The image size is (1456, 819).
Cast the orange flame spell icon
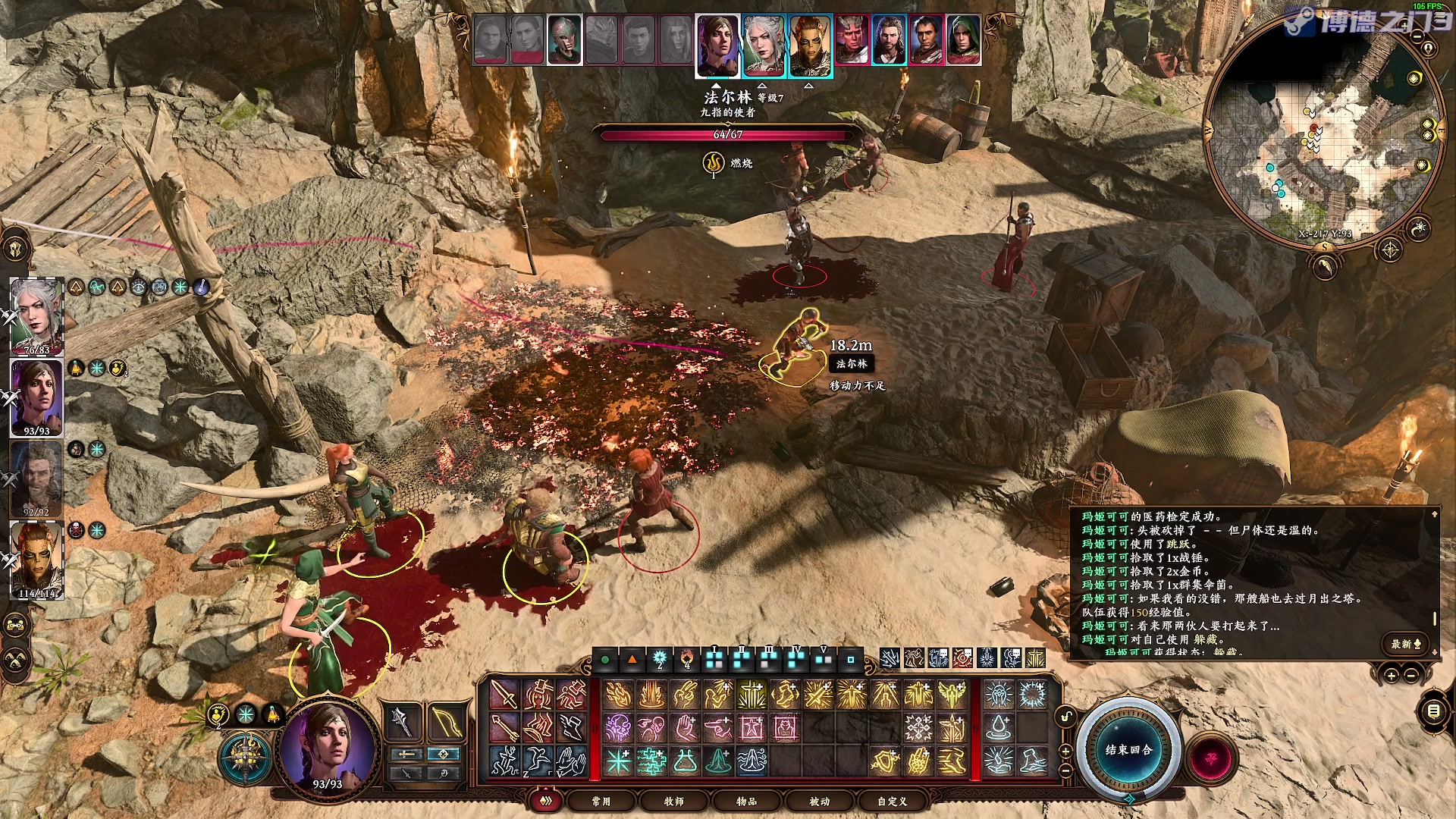point(618,694)
